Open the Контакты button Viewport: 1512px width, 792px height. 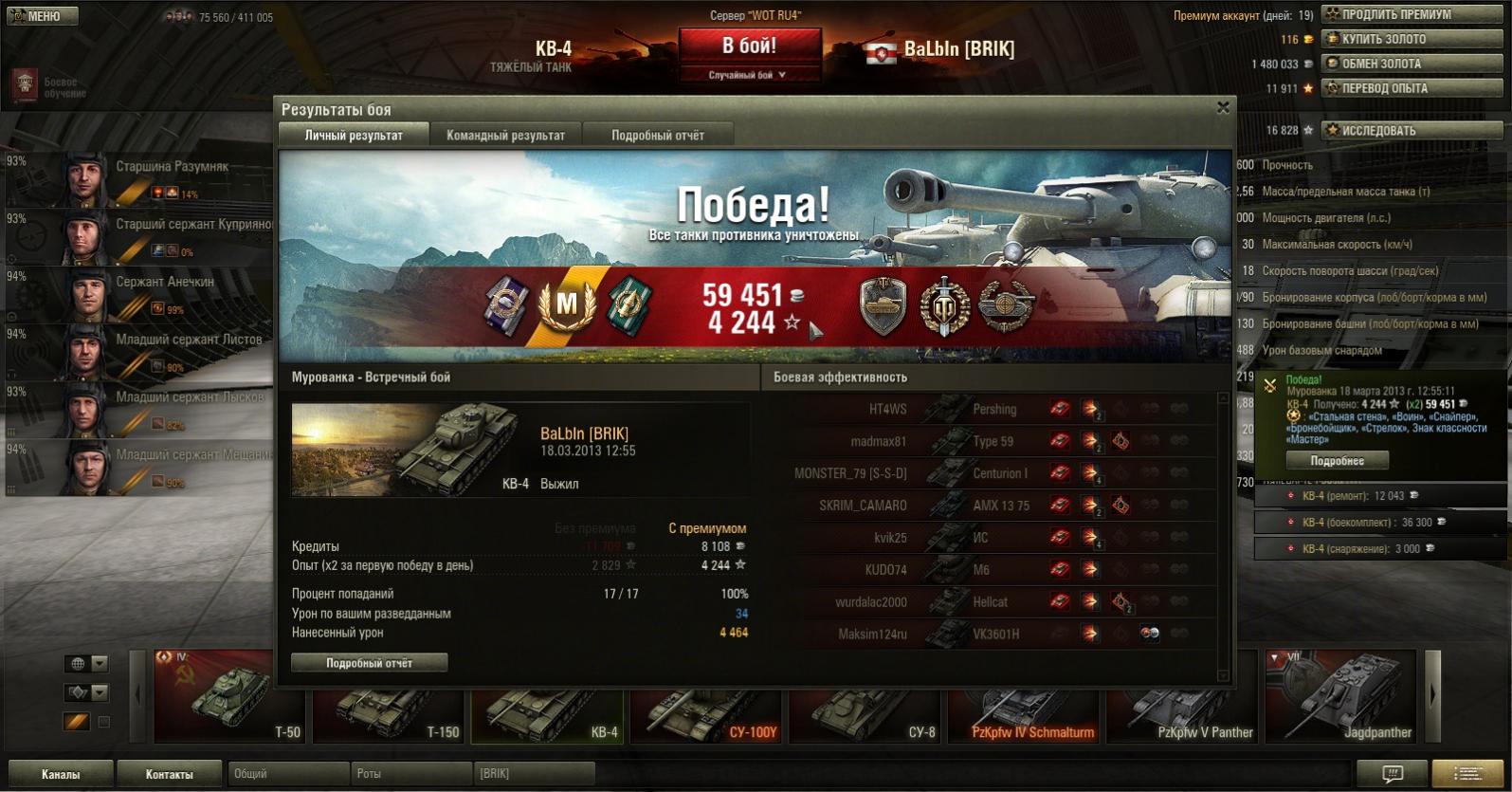point(169,774)
